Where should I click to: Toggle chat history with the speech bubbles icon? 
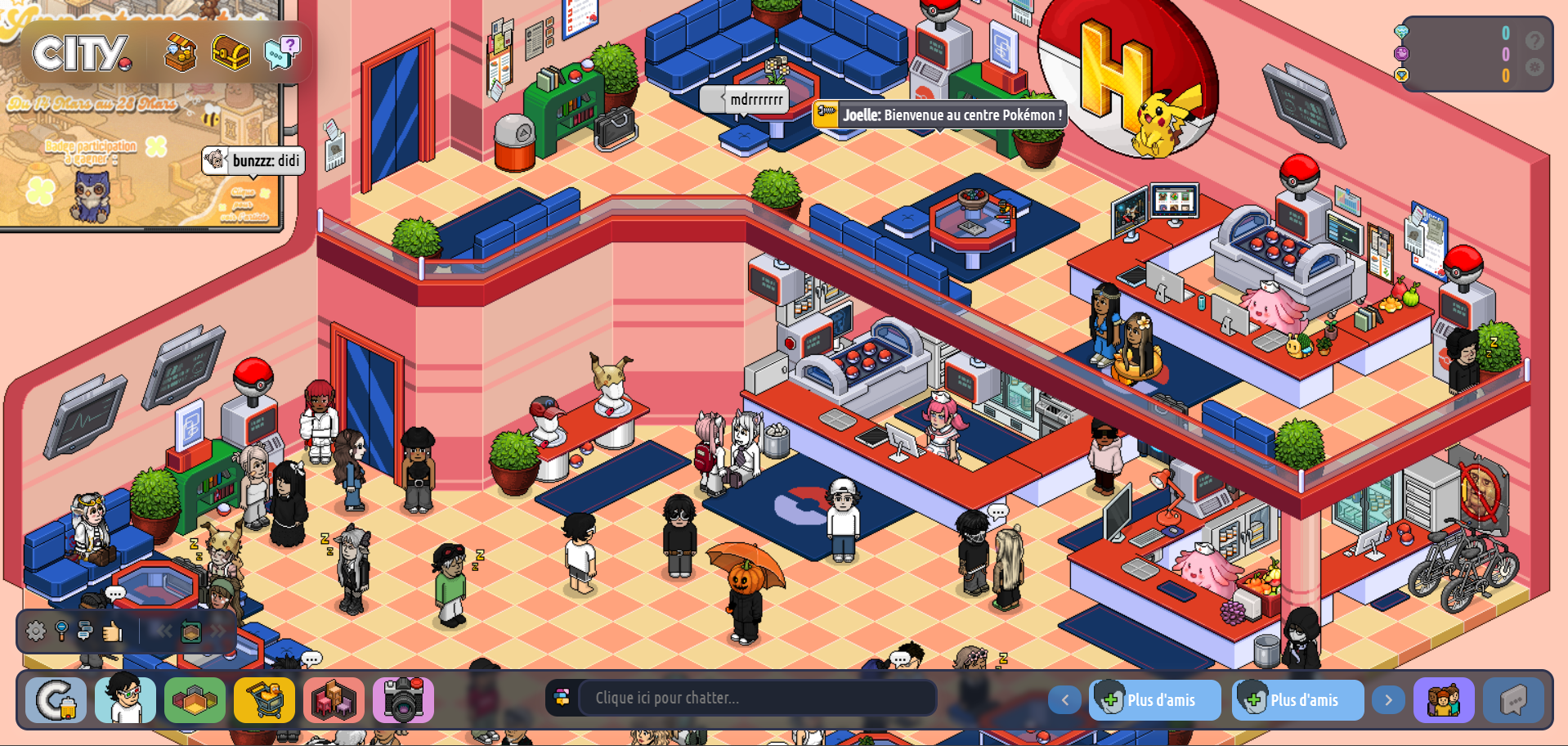click(x=85, y=631)
